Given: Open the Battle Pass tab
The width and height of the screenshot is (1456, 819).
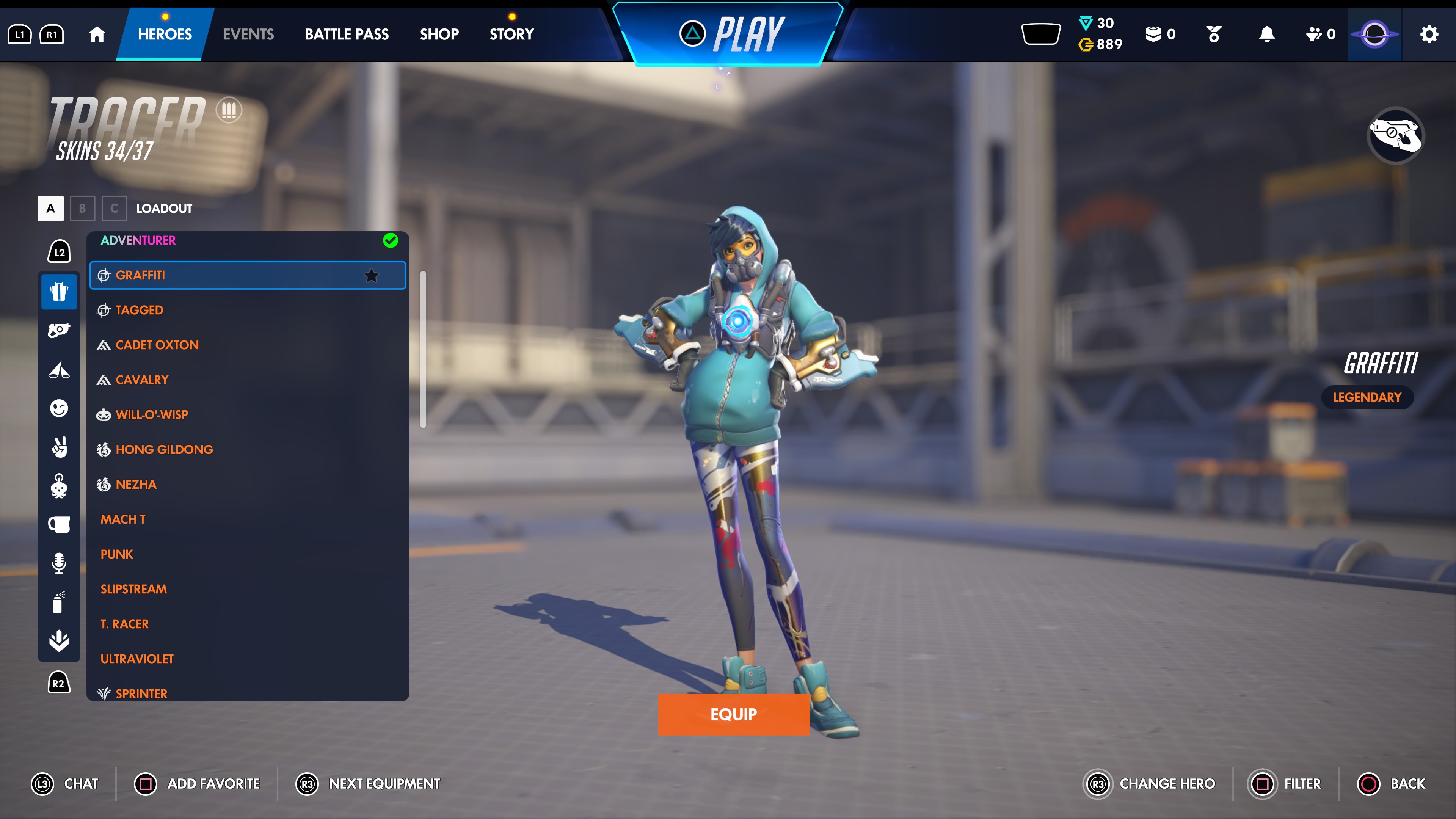Looking at the screenshot, I should point(347,34).
